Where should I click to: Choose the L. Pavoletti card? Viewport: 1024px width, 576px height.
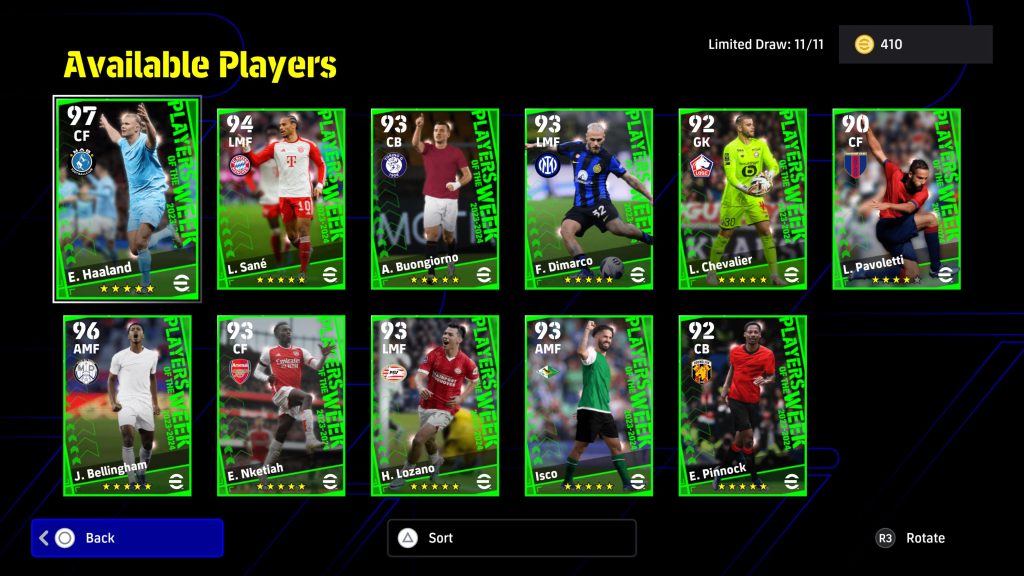pos(897,199)
